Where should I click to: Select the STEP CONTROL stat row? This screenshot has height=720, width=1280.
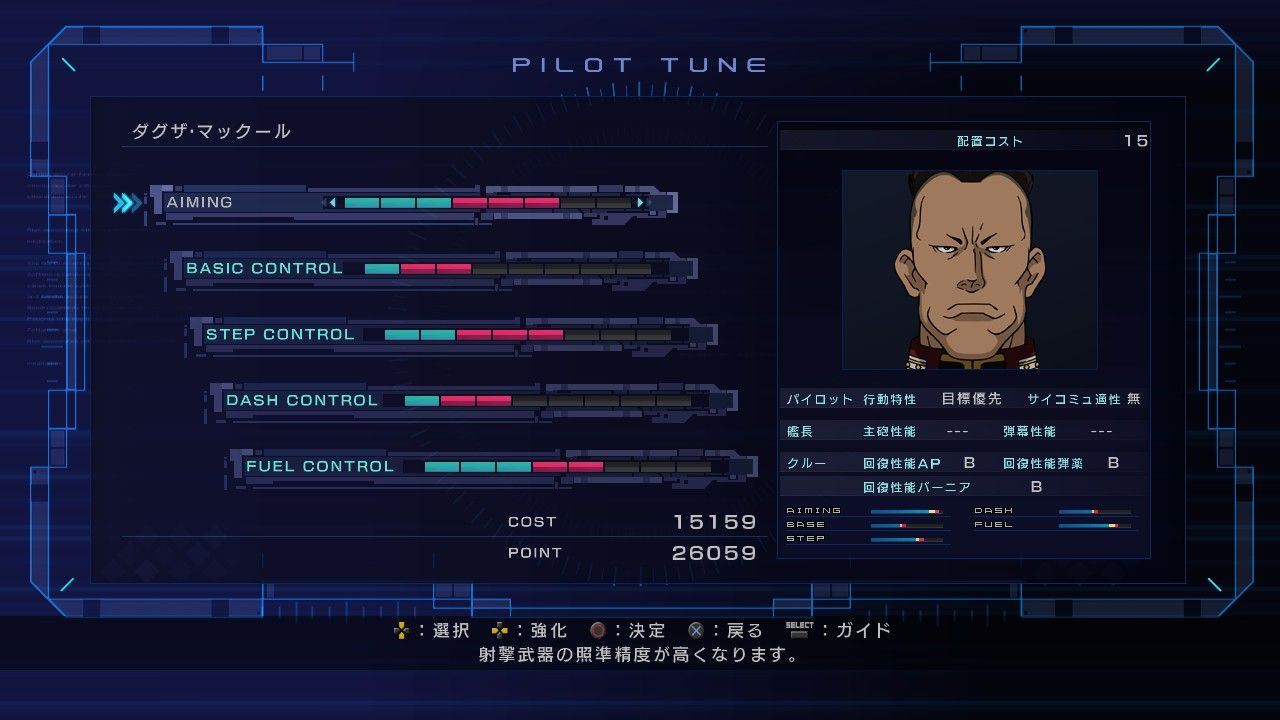[282, 333]
